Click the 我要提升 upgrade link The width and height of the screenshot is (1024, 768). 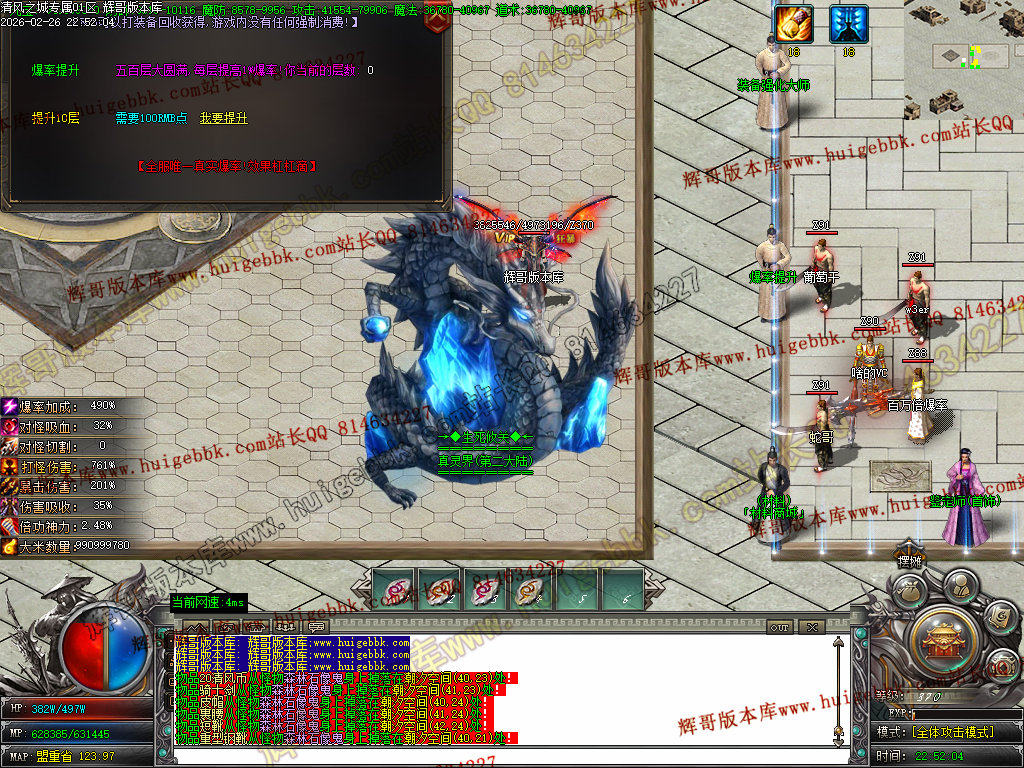point(223,118)
